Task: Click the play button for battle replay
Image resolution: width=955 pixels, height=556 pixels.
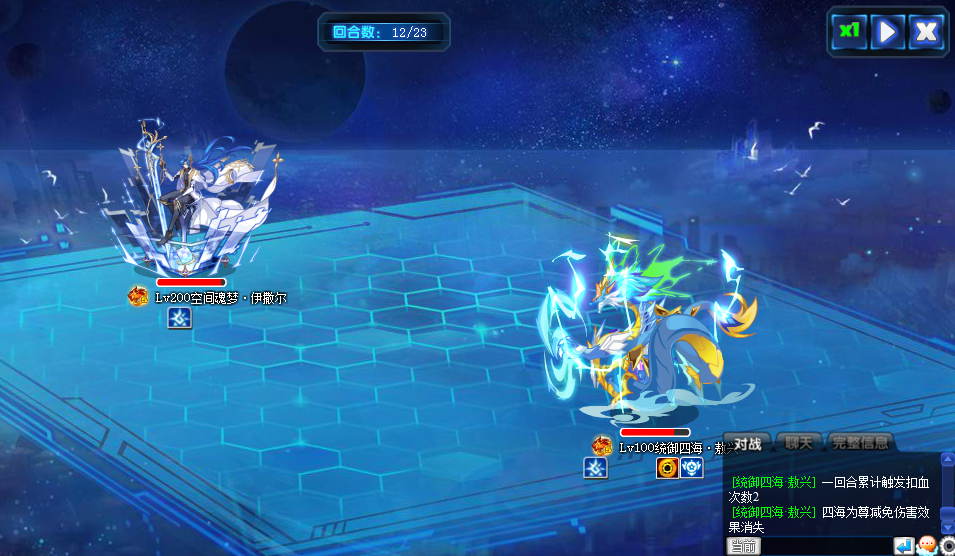Action: [x=887, y=31]
